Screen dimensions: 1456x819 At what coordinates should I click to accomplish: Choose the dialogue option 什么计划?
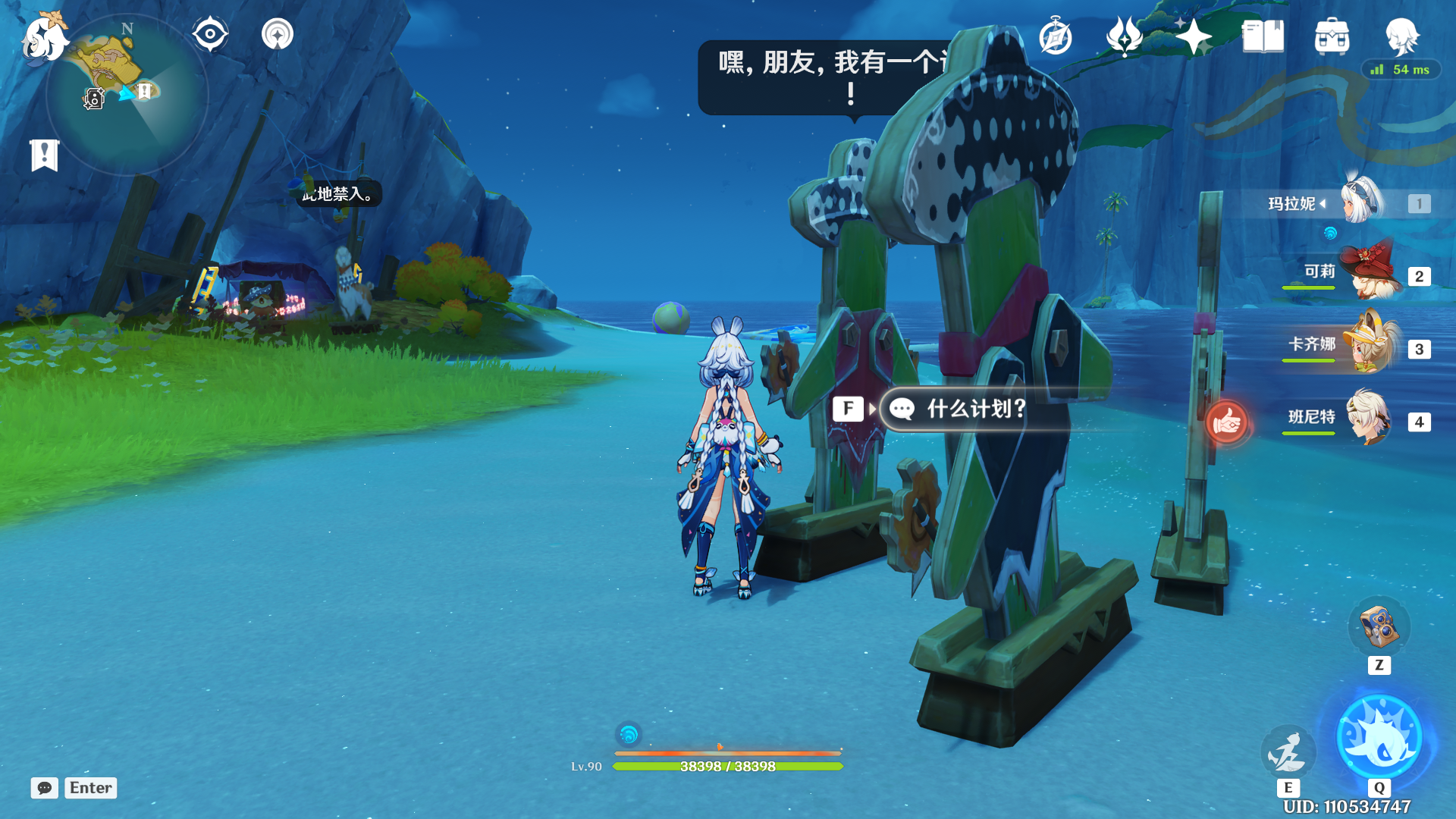(977, 409)
